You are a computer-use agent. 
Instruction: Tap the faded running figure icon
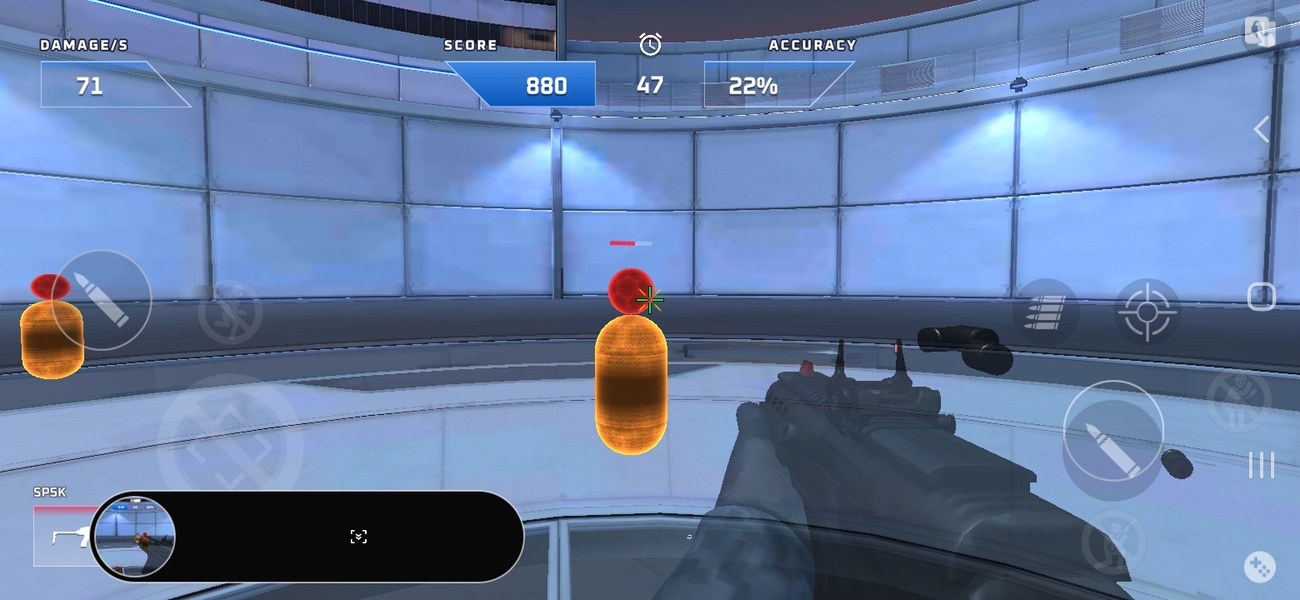click(x=230, y=313)
